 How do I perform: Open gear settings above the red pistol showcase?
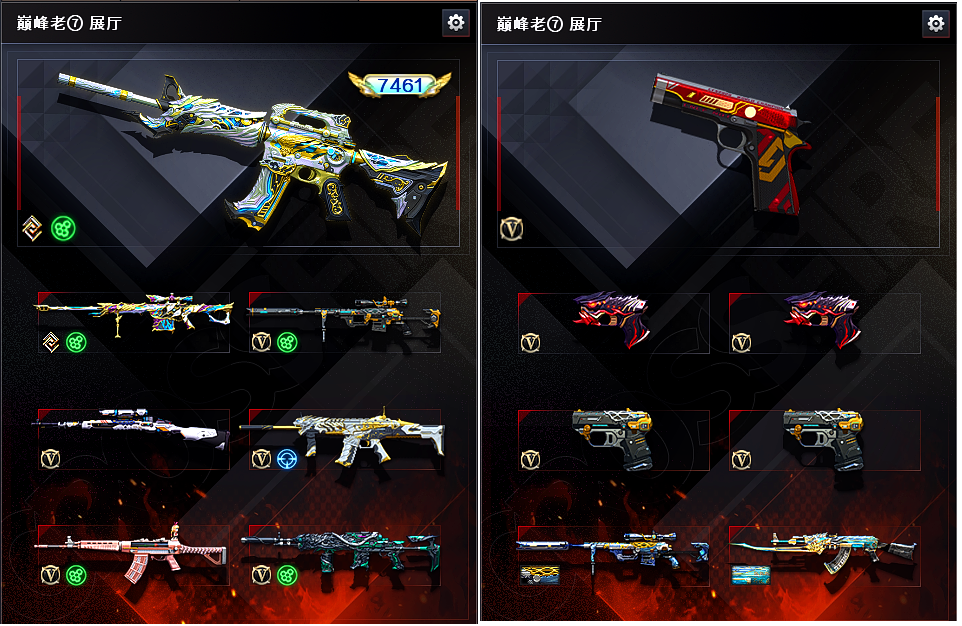tap(936, 23)
